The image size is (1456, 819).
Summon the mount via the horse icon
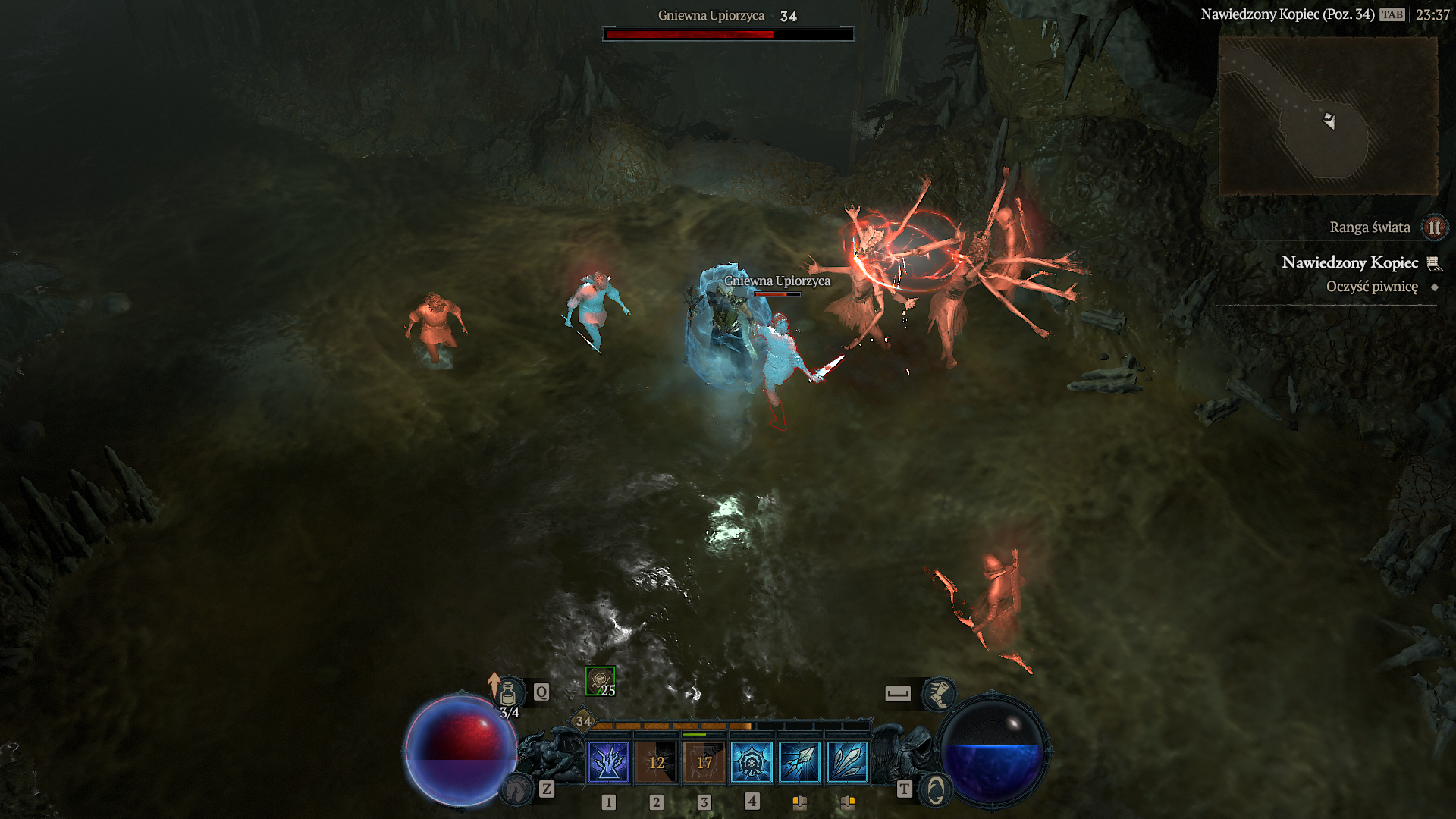(x=517, y=790)
